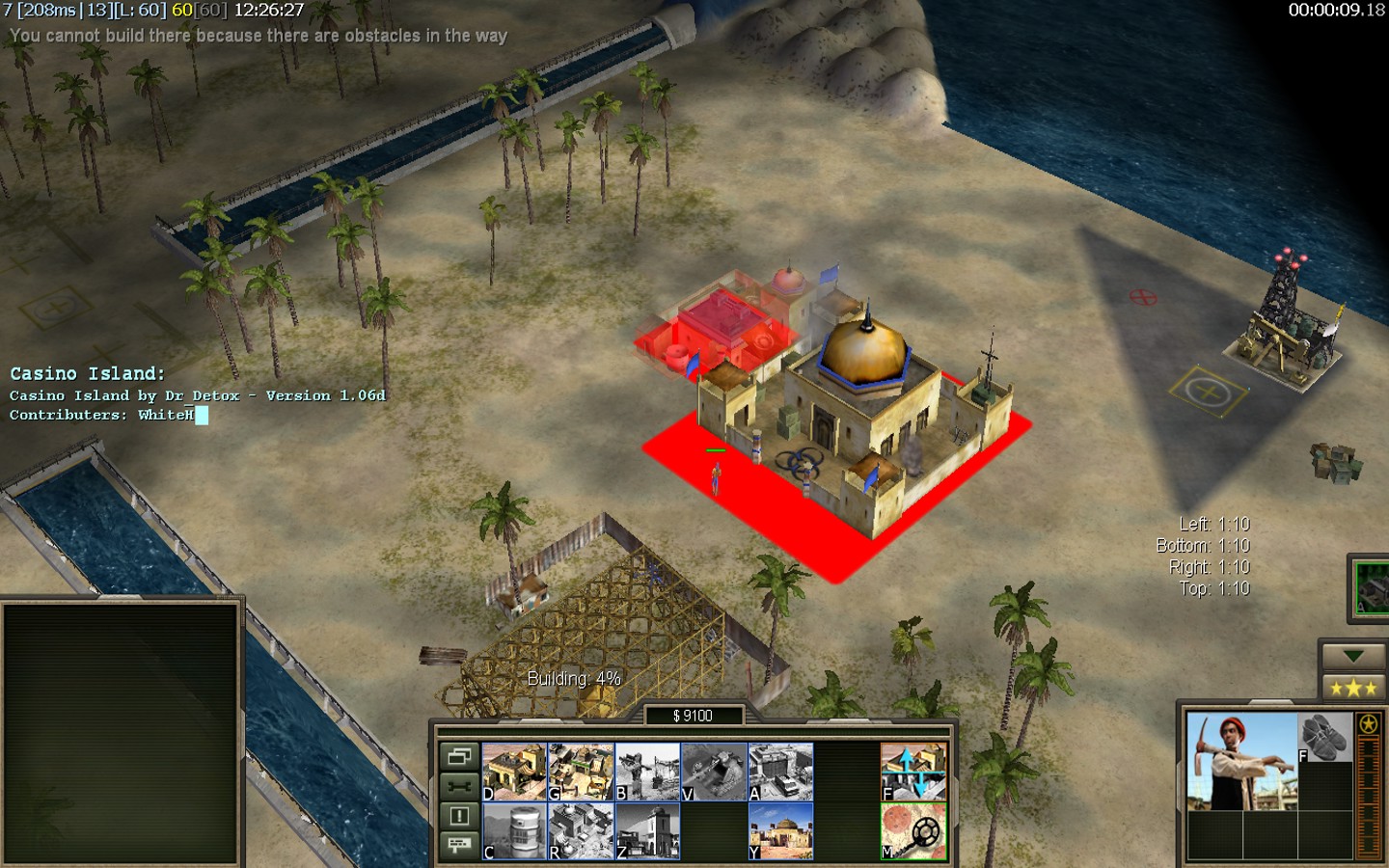Click the dark minimap radar panel
This screenshot has height=868, width=1389.
(121, 733)
